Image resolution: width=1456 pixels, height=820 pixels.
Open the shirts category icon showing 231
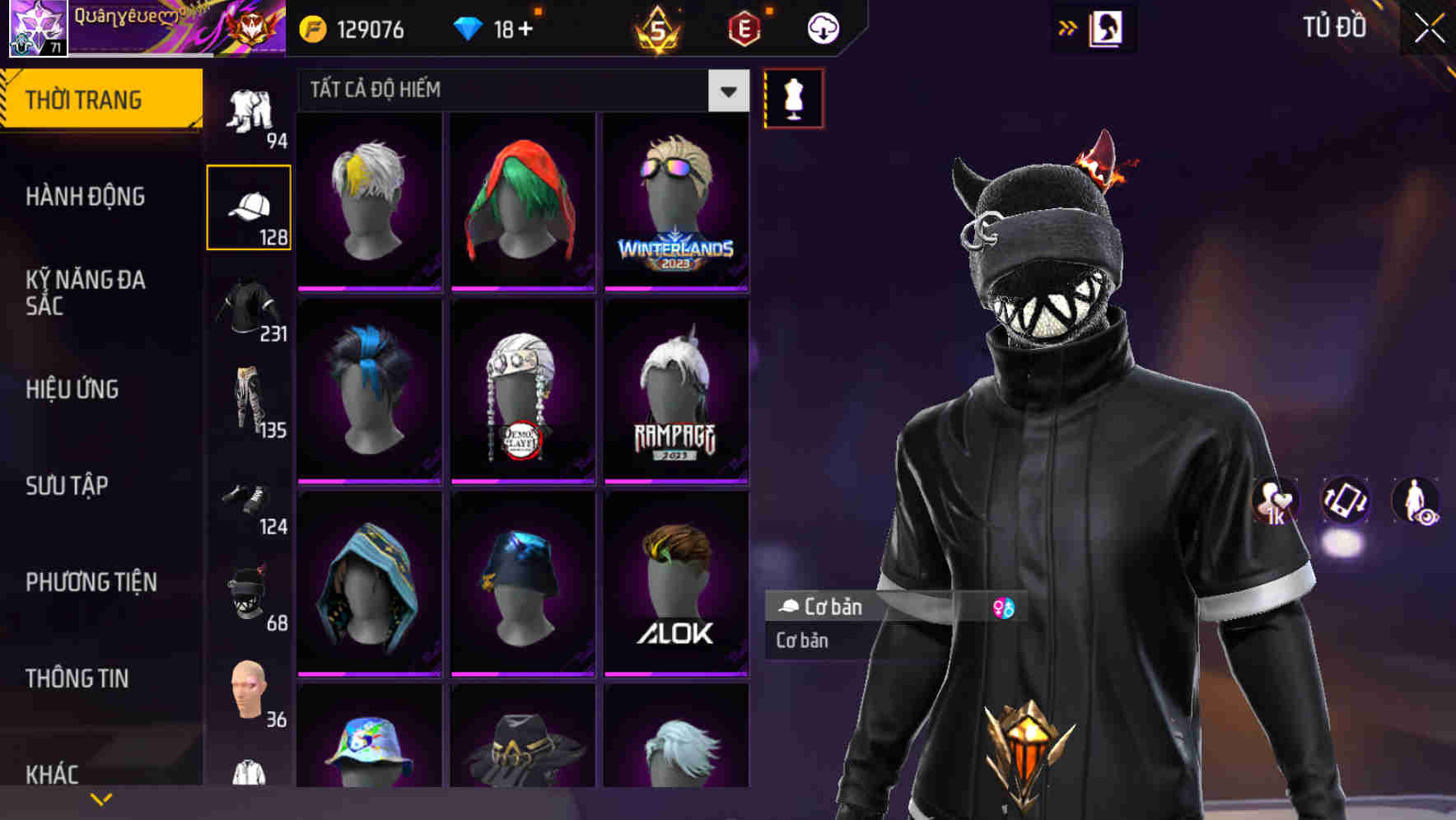(250, 309)
